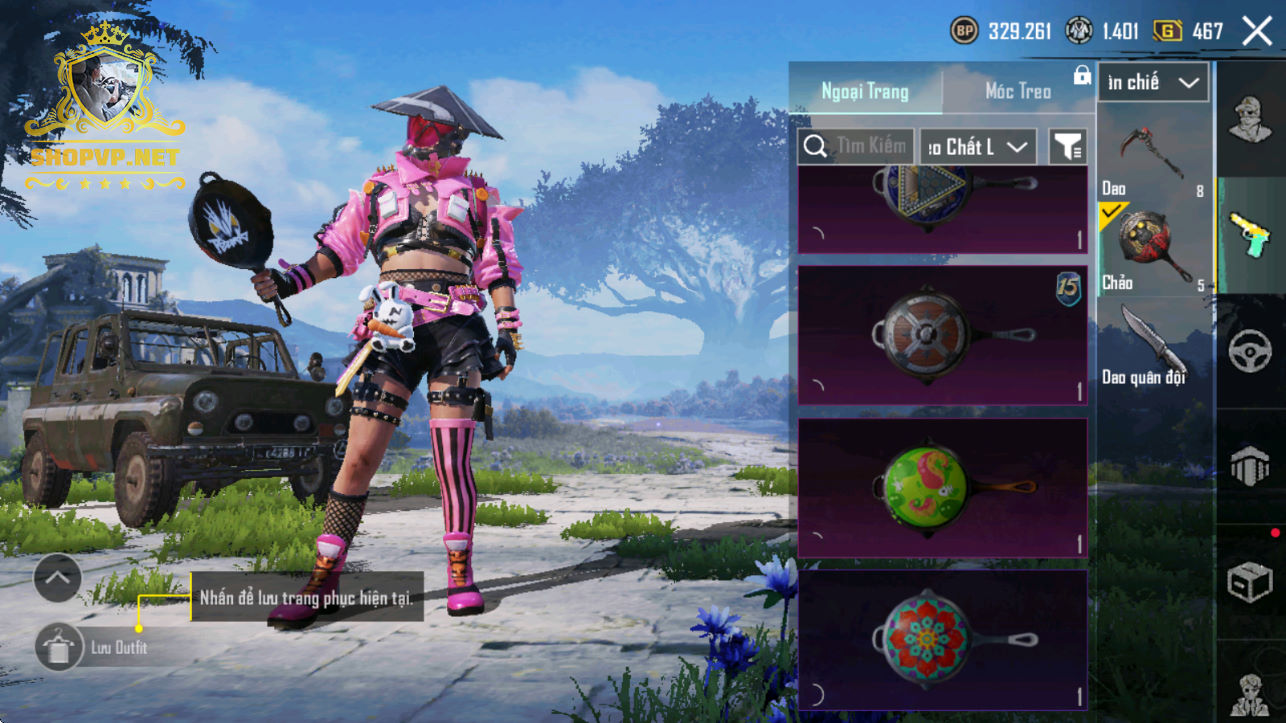This screenshot has width=1286, height=723.
Task: Select the shield-design pan with 15 badge
Action: (x=942, y=335)
